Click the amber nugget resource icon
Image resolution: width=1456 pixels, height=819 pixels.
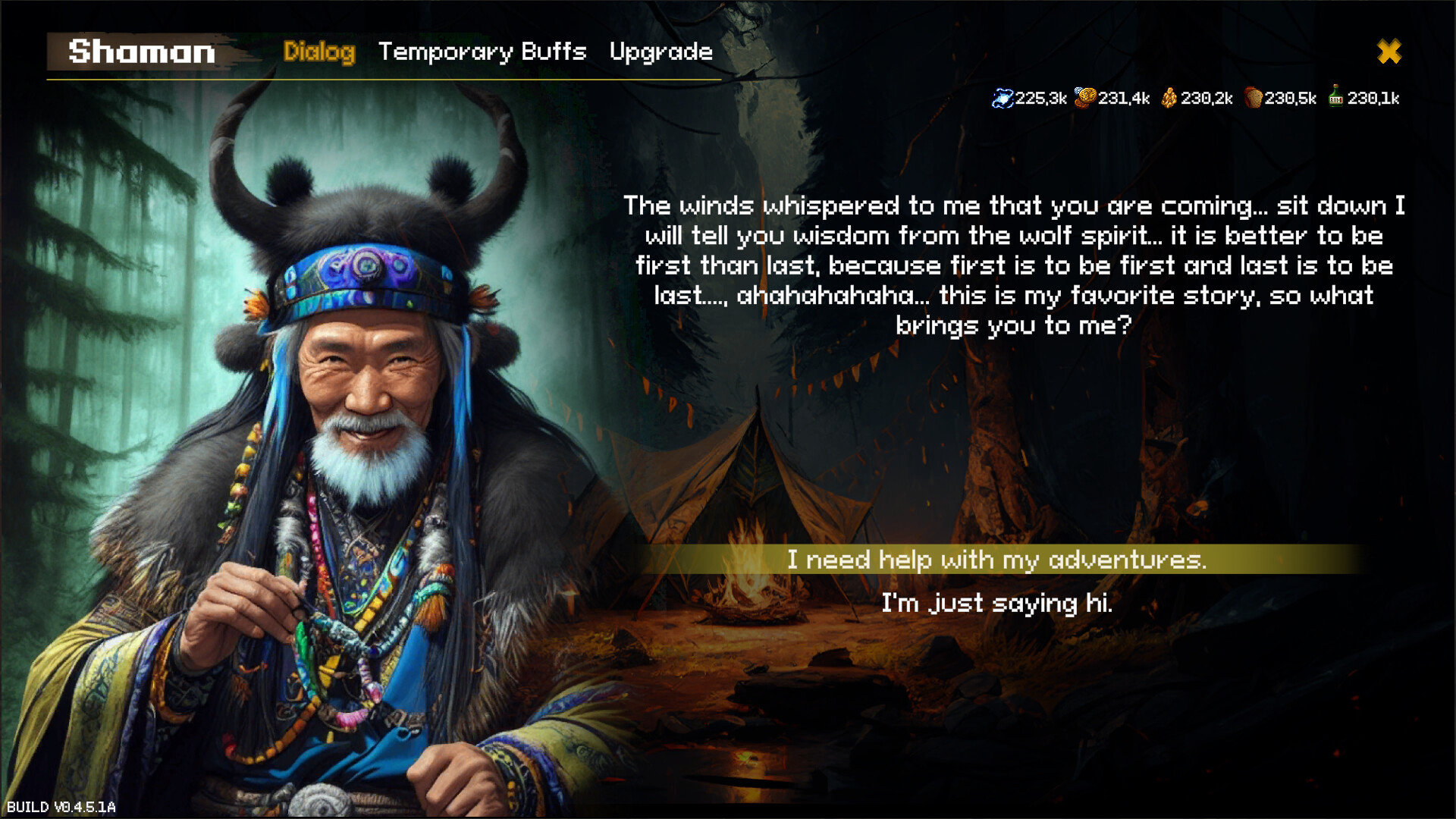[1170, 97]
